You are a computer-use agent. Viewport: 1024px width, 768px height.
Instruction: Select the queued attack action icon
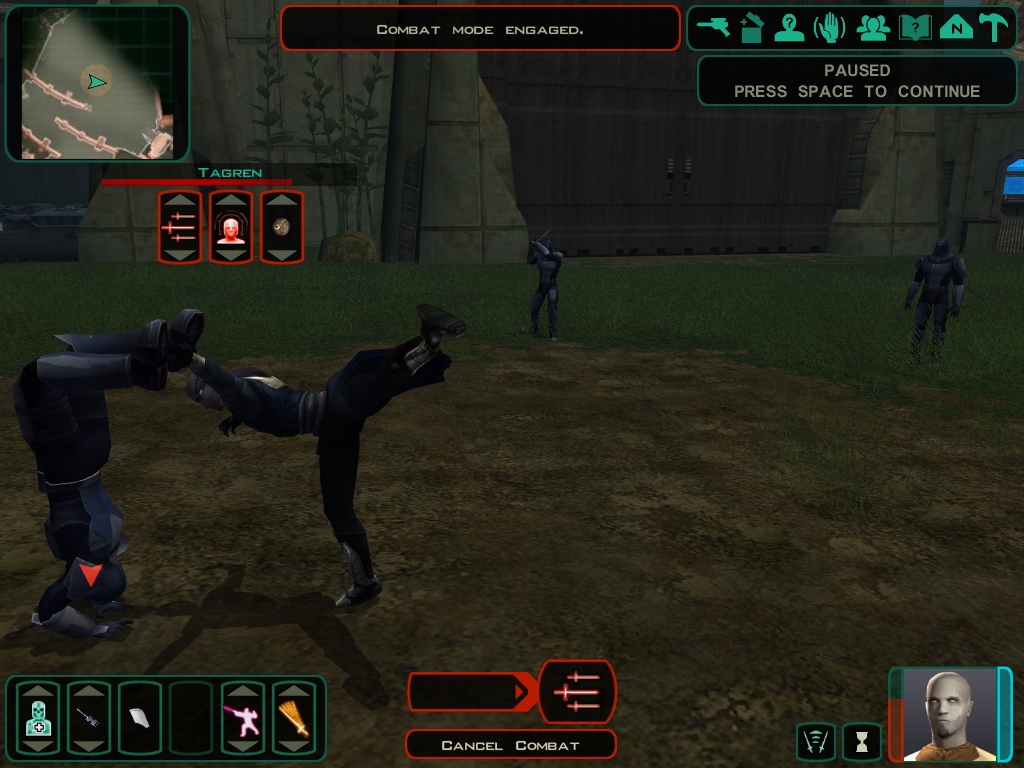577,691
